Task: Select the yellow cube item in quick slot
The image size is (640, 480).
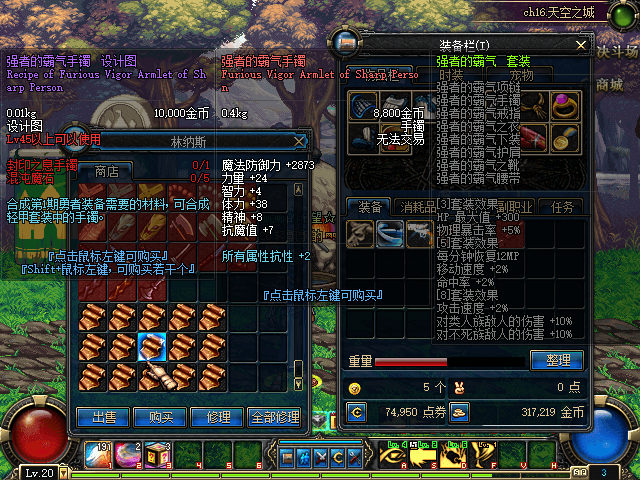Action: point(158,455)
